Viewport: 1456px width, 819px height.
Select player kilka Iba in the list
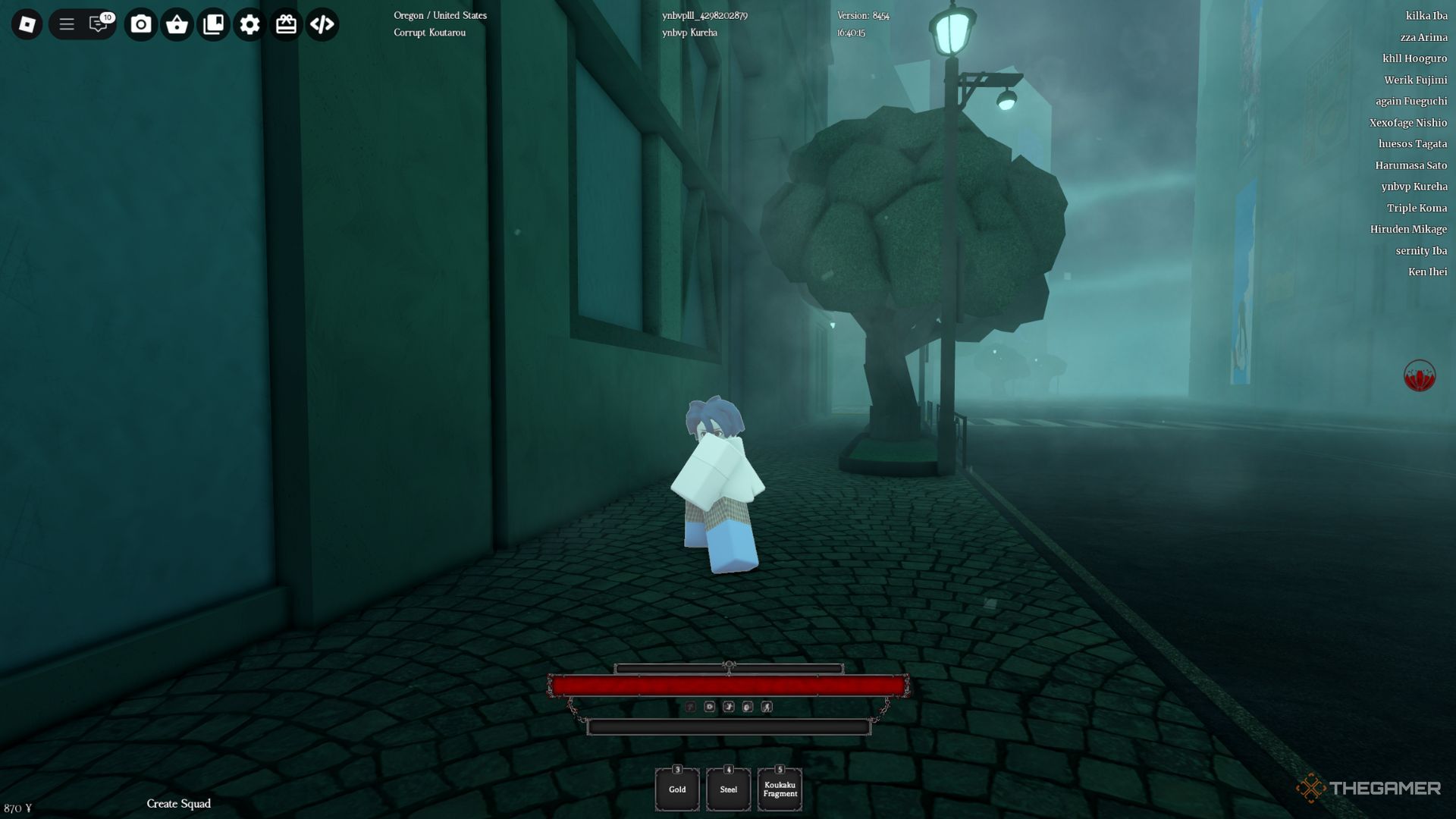[x=1426, y=16]
